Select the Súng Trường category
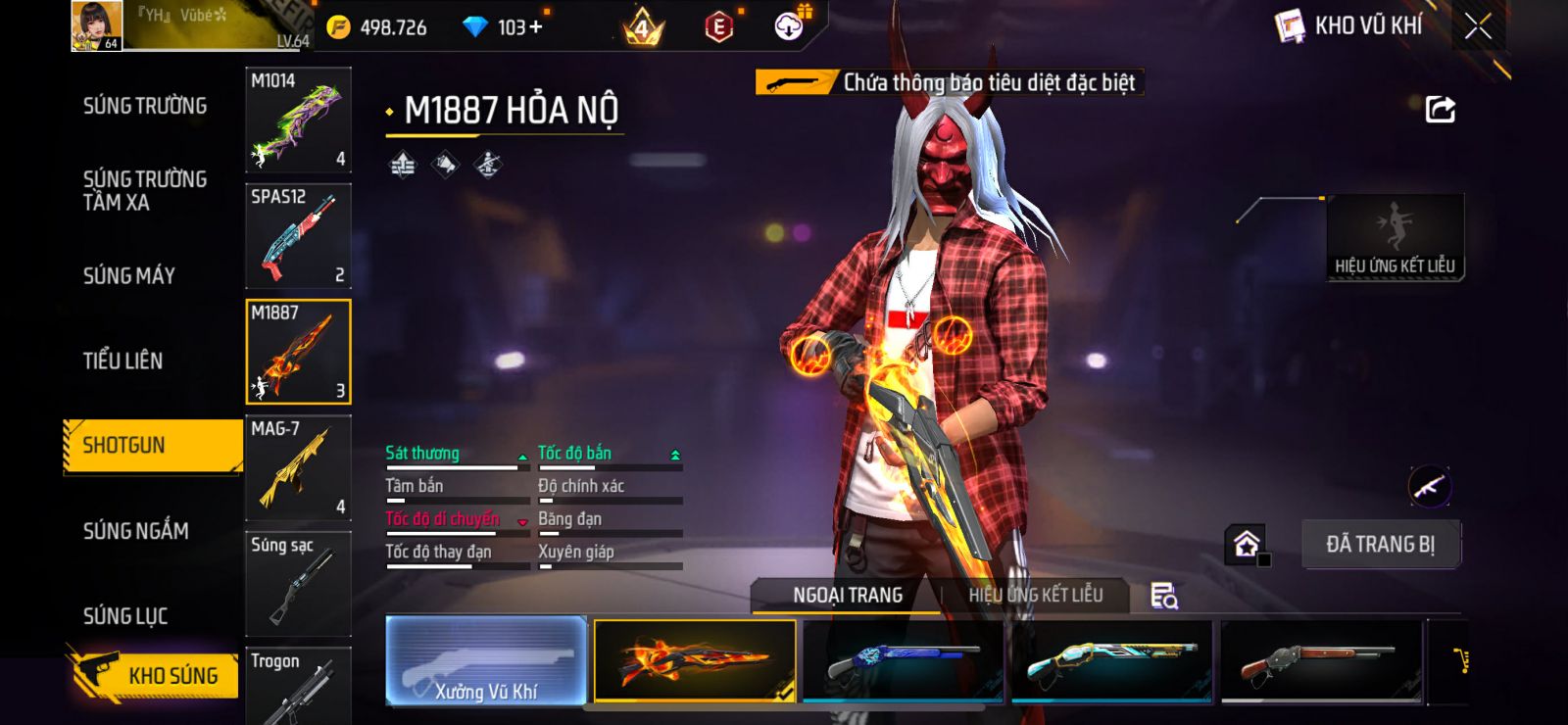Viewport: 1568px width, 725px height. (x=145, y=106)
